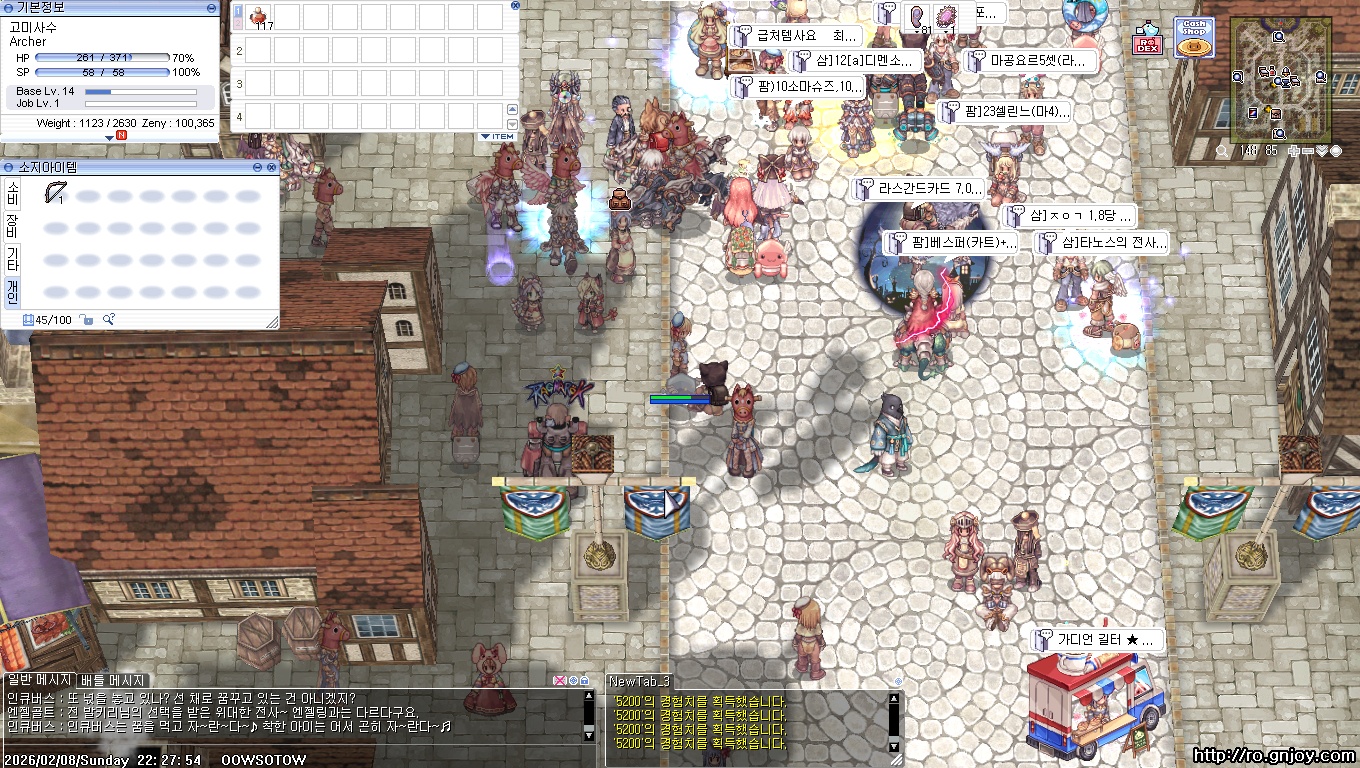Screen dimensions: 1360x768
Task: Click the town minimap
Action: coord(1281,79)
